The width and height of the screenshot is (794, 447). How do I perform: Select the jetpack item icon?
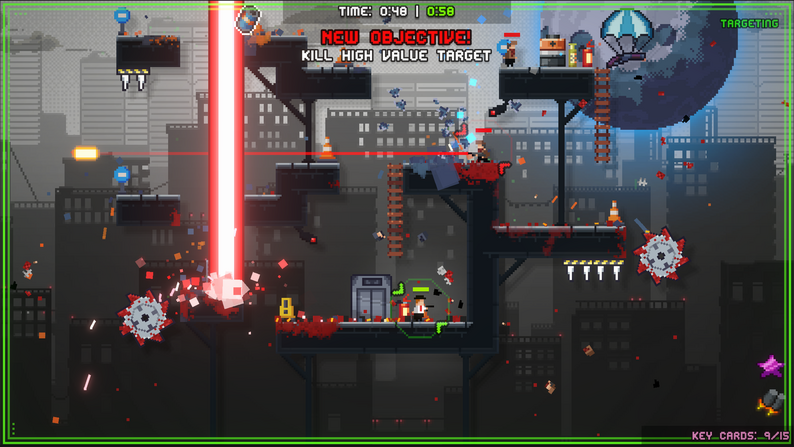pos(770,401)
